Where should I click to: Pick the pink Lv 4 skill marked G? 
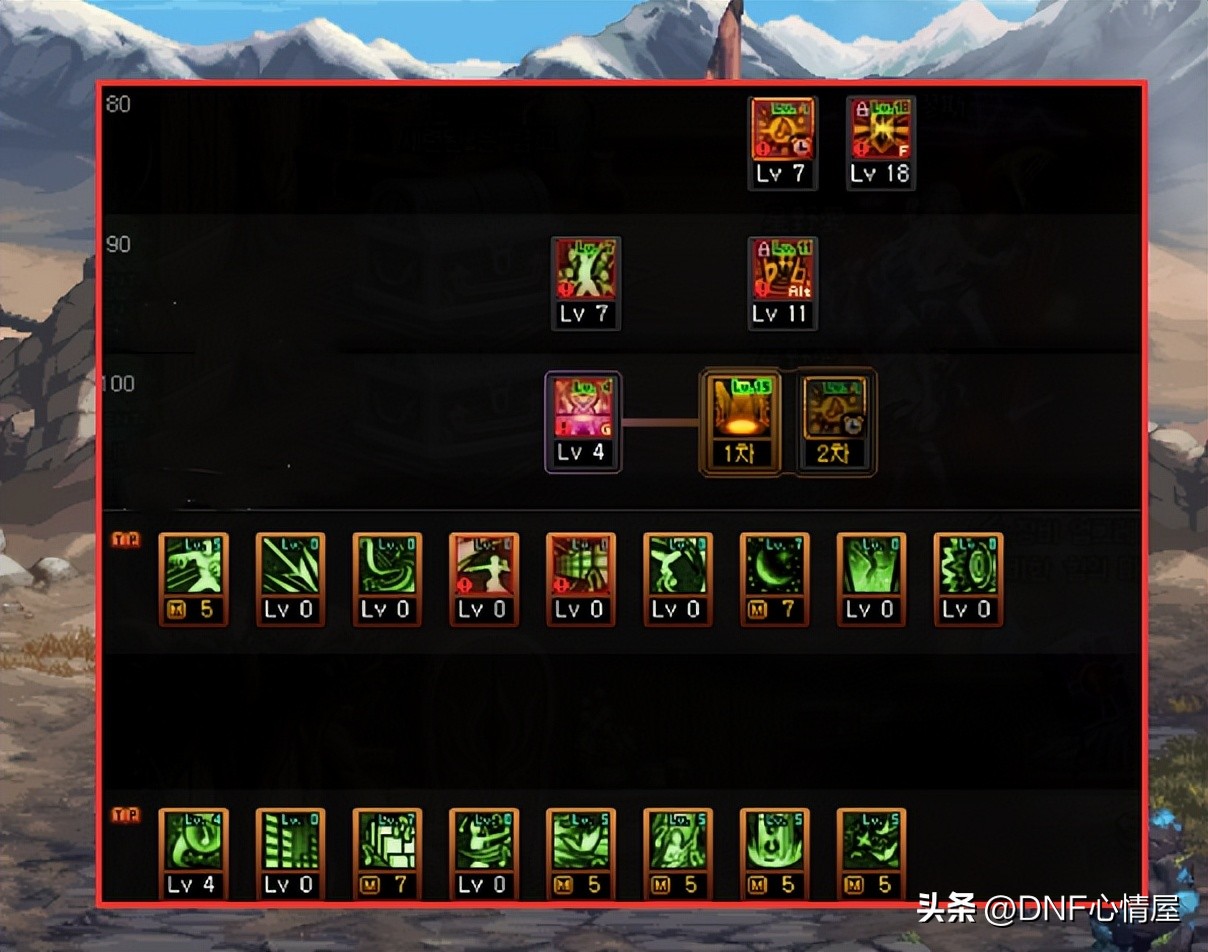[583, 410]
